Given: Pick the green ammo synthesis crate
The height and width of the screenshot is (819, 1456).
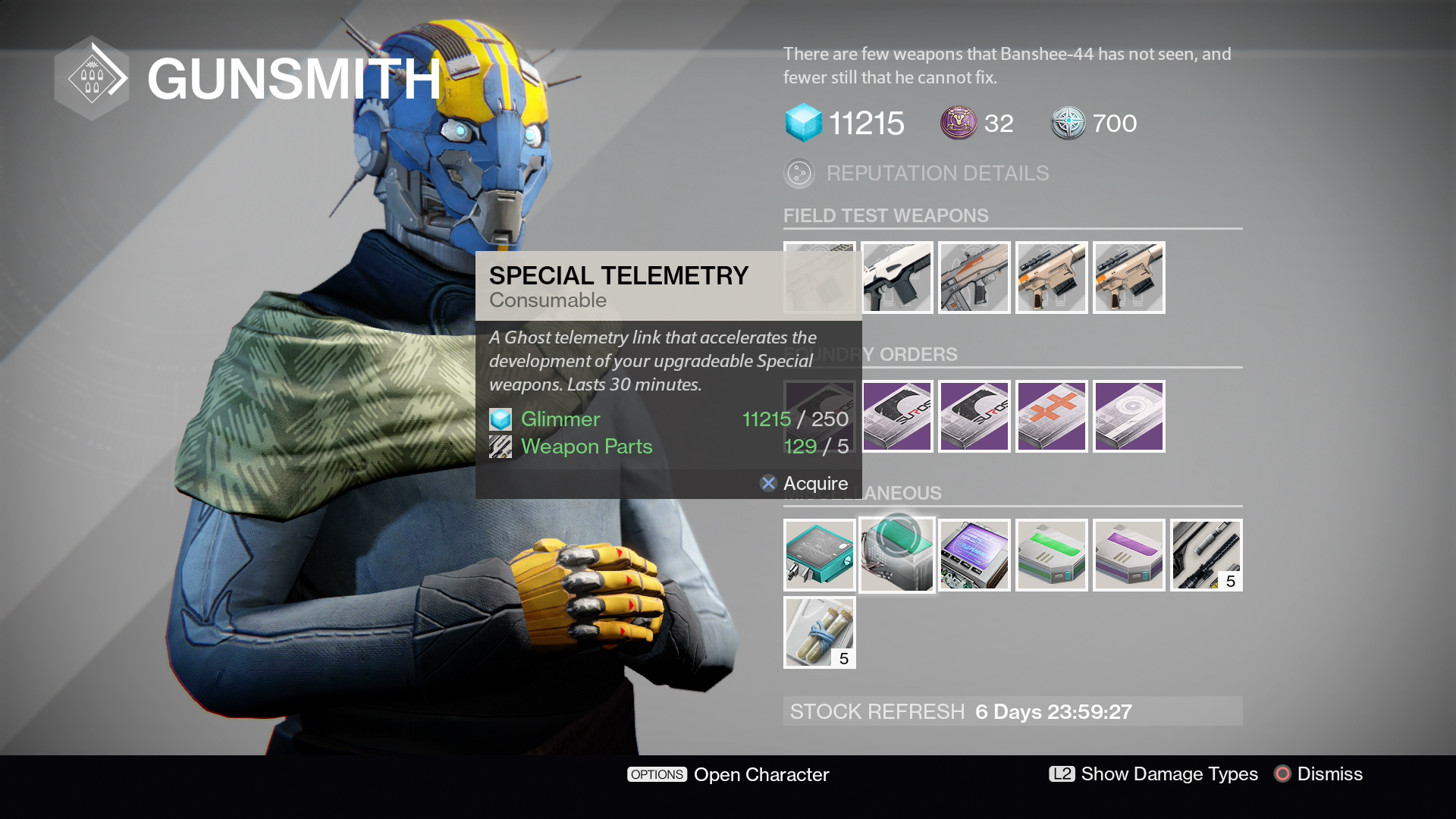Looking at the screenshot, I should click(1052, 555).
